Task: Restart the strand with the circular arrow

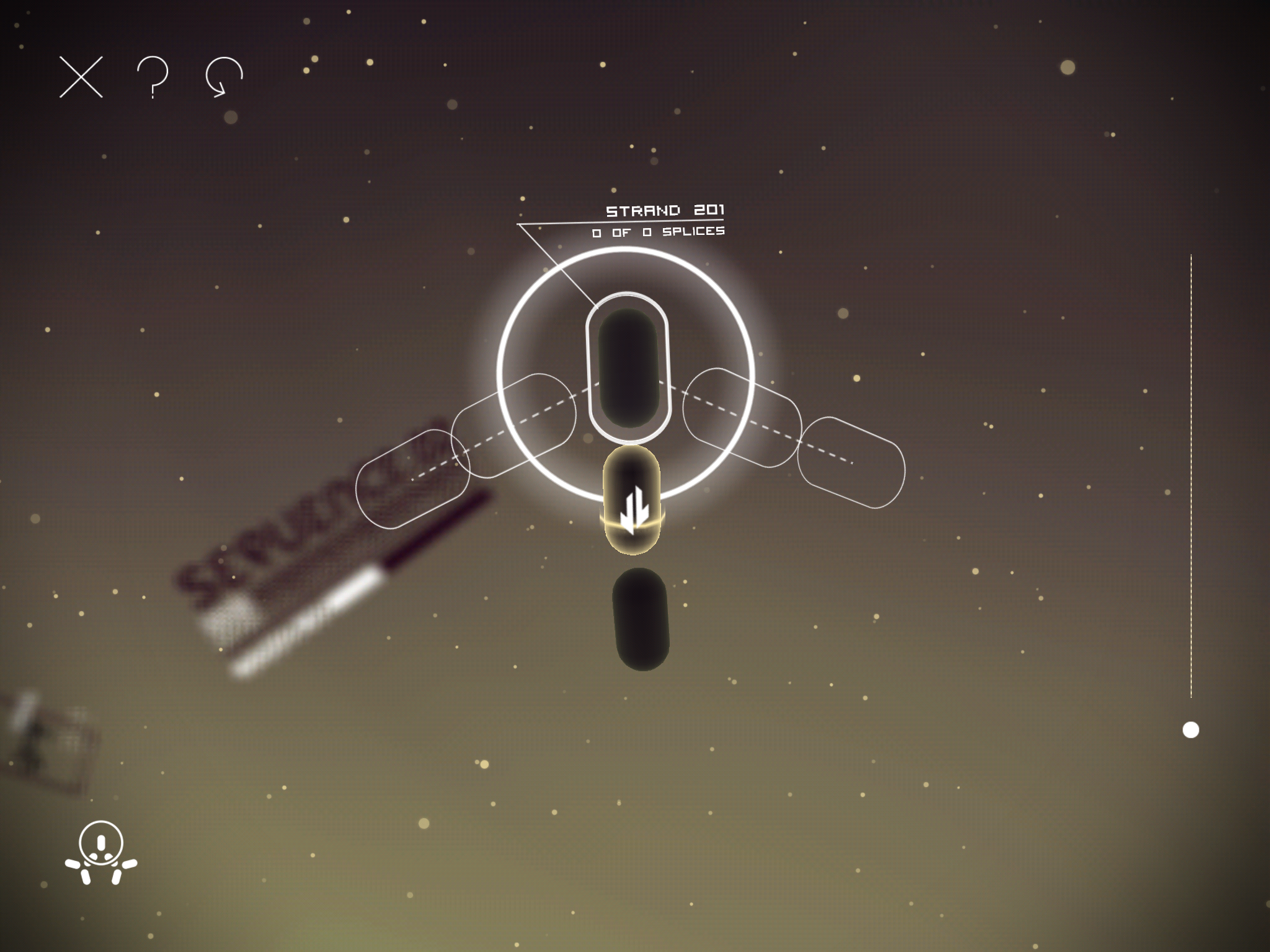Action: click(224, 77)
